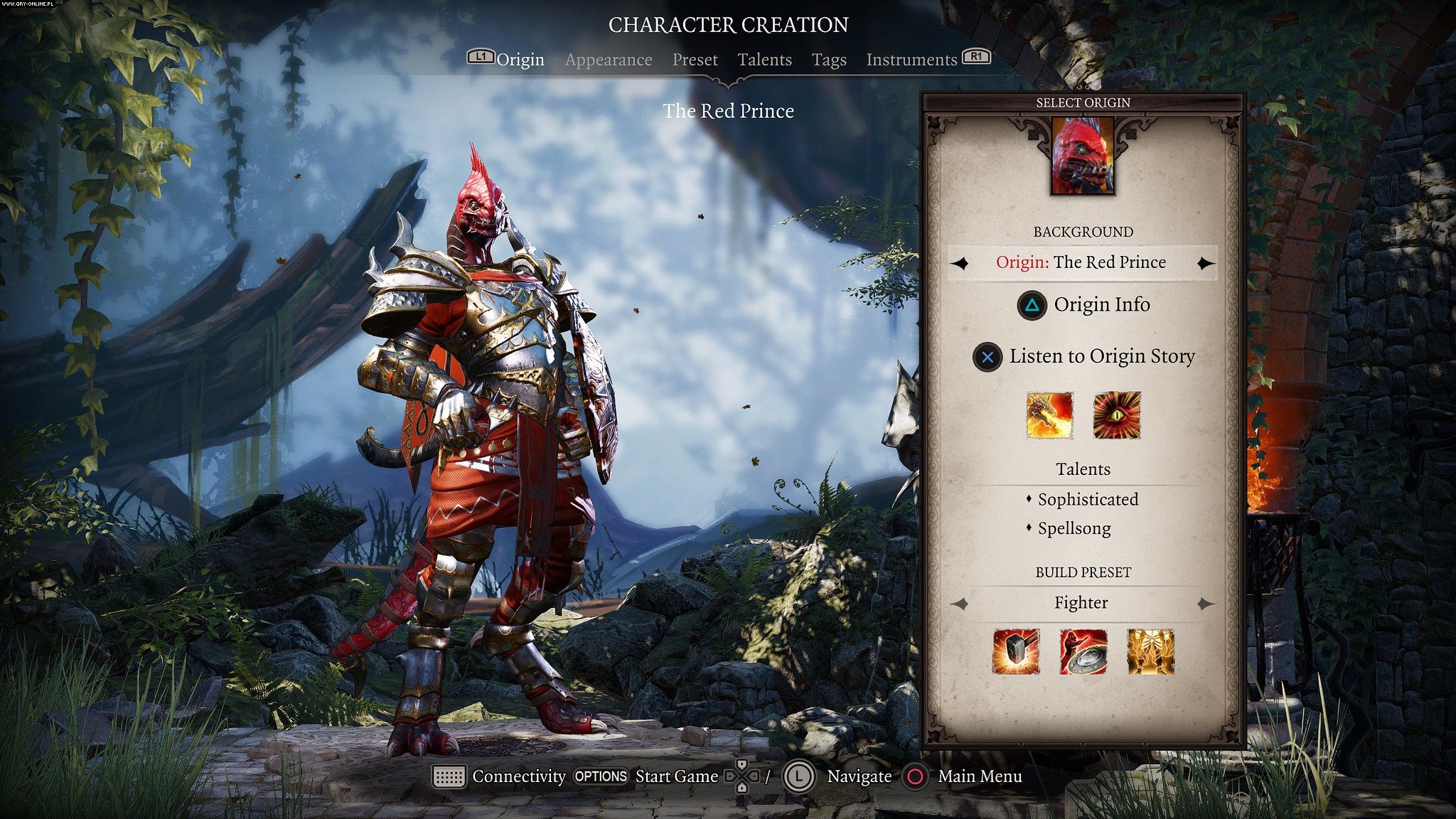Select the golden figure skill icon

[1150, 651]
